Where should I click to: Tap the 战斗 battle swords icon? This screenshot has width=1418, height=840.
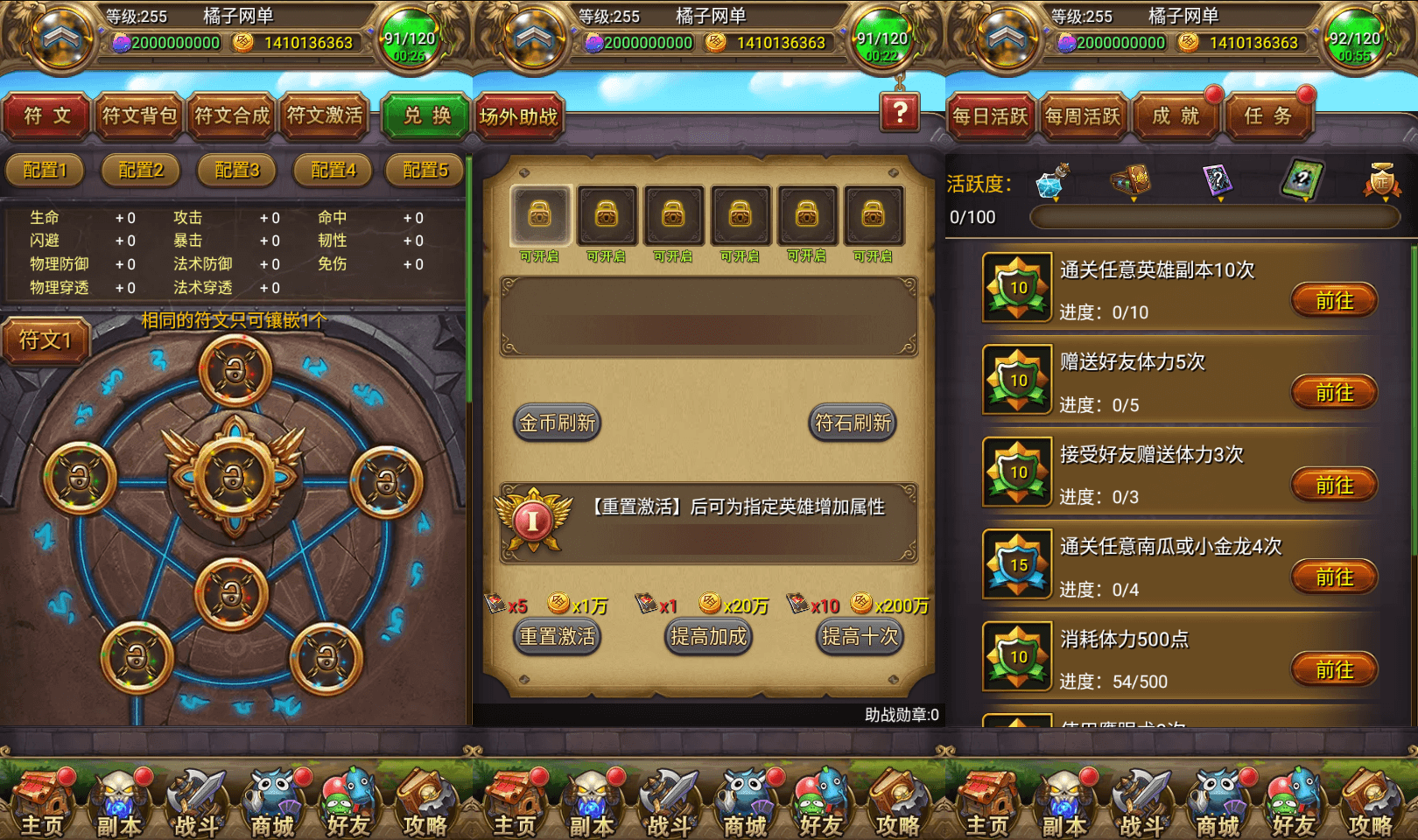click(x=196, y=801)
